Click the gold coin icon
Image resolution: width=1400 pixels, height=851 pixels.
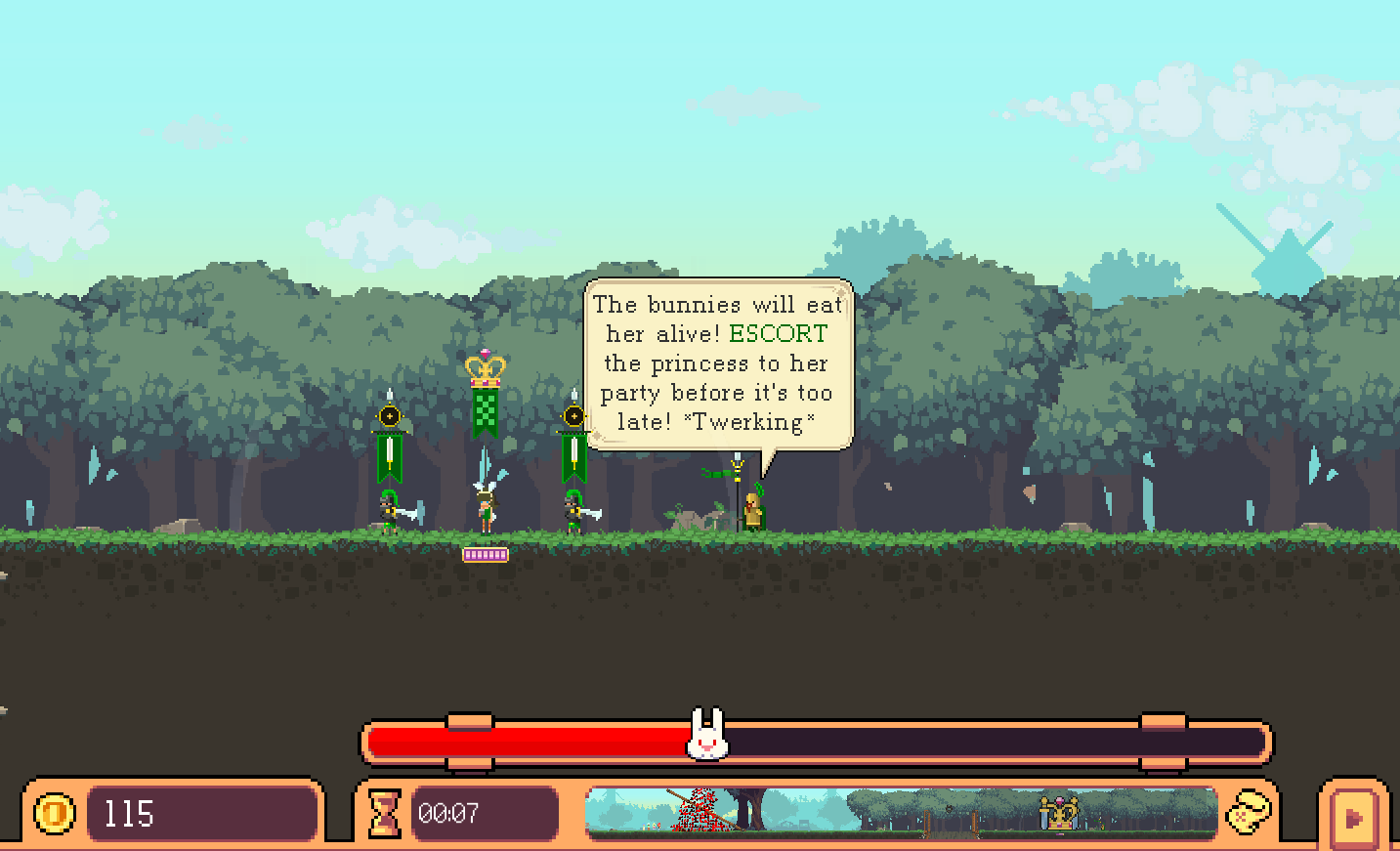click(55, 813)
